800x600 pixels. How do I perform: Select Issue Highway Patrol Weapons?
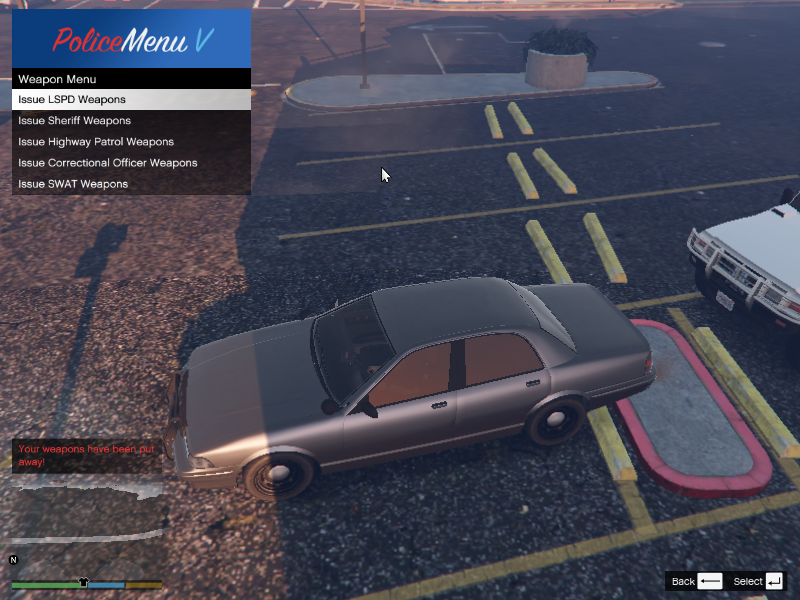click(x=131, y=142)
